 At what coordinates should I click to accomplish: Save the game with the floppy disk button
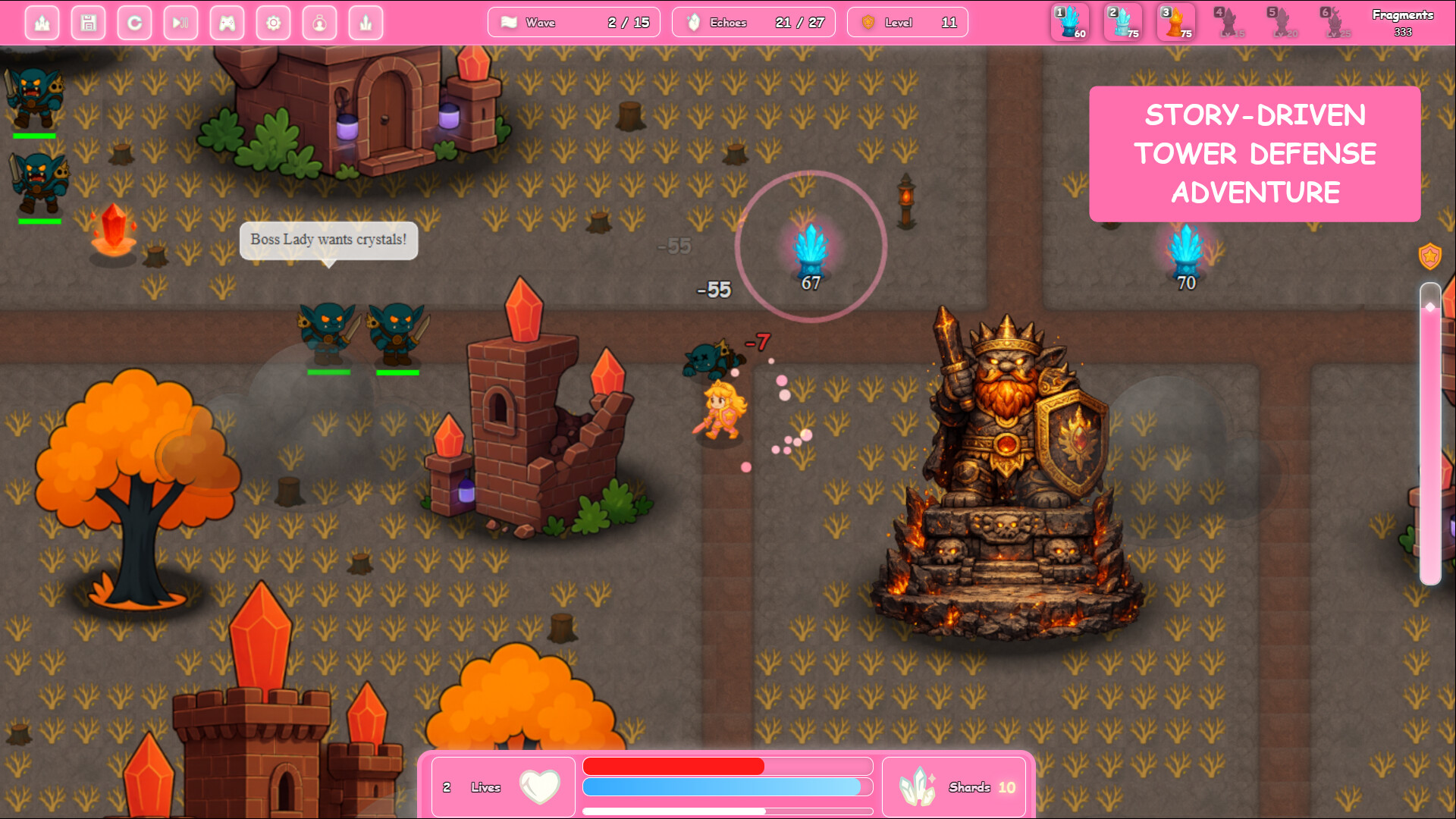point(89,23)
